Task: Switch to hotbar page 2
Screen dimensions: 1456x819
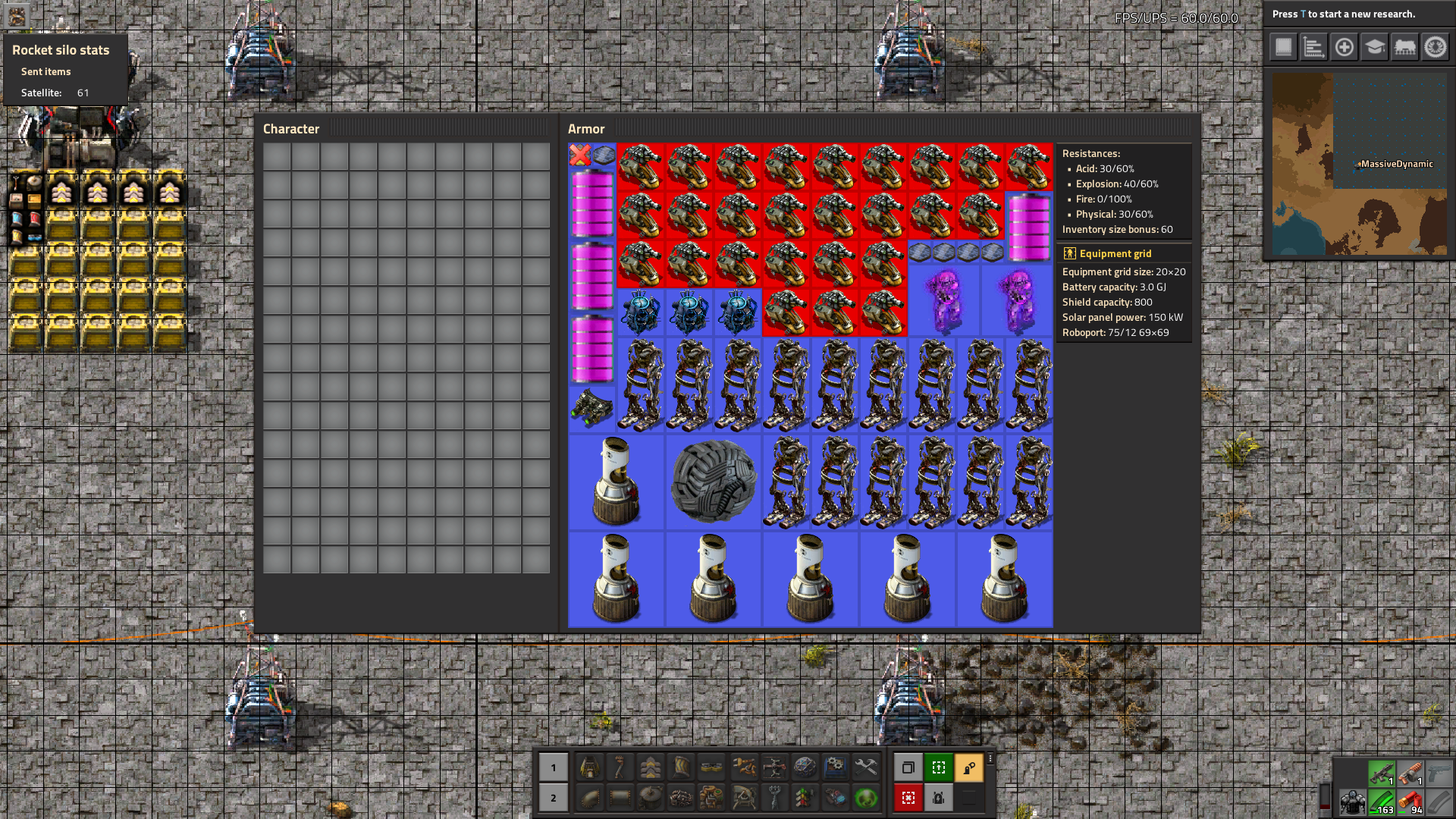Action: coord(553,798)
